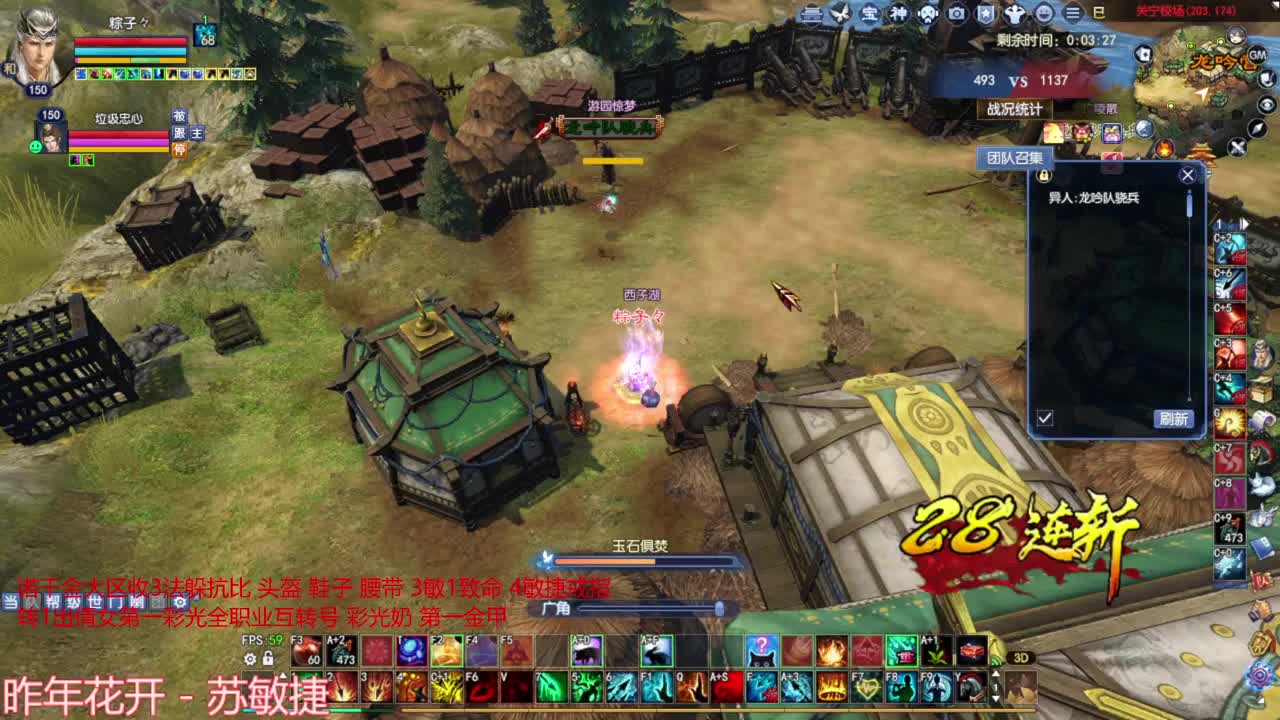Screen dimensions: 1280x720
Task: Select the GM icon on the minimap
Action: pyautogui.click(x=1258, y=55)
